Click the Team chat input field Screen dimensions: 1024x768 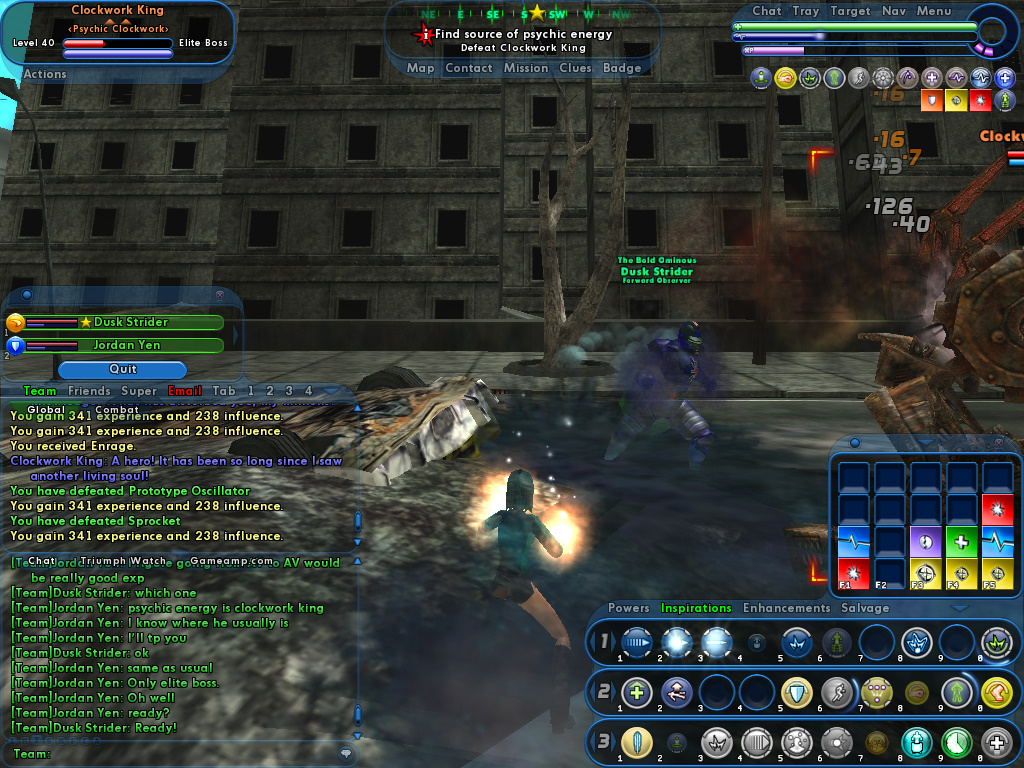(x=190, y=754)
